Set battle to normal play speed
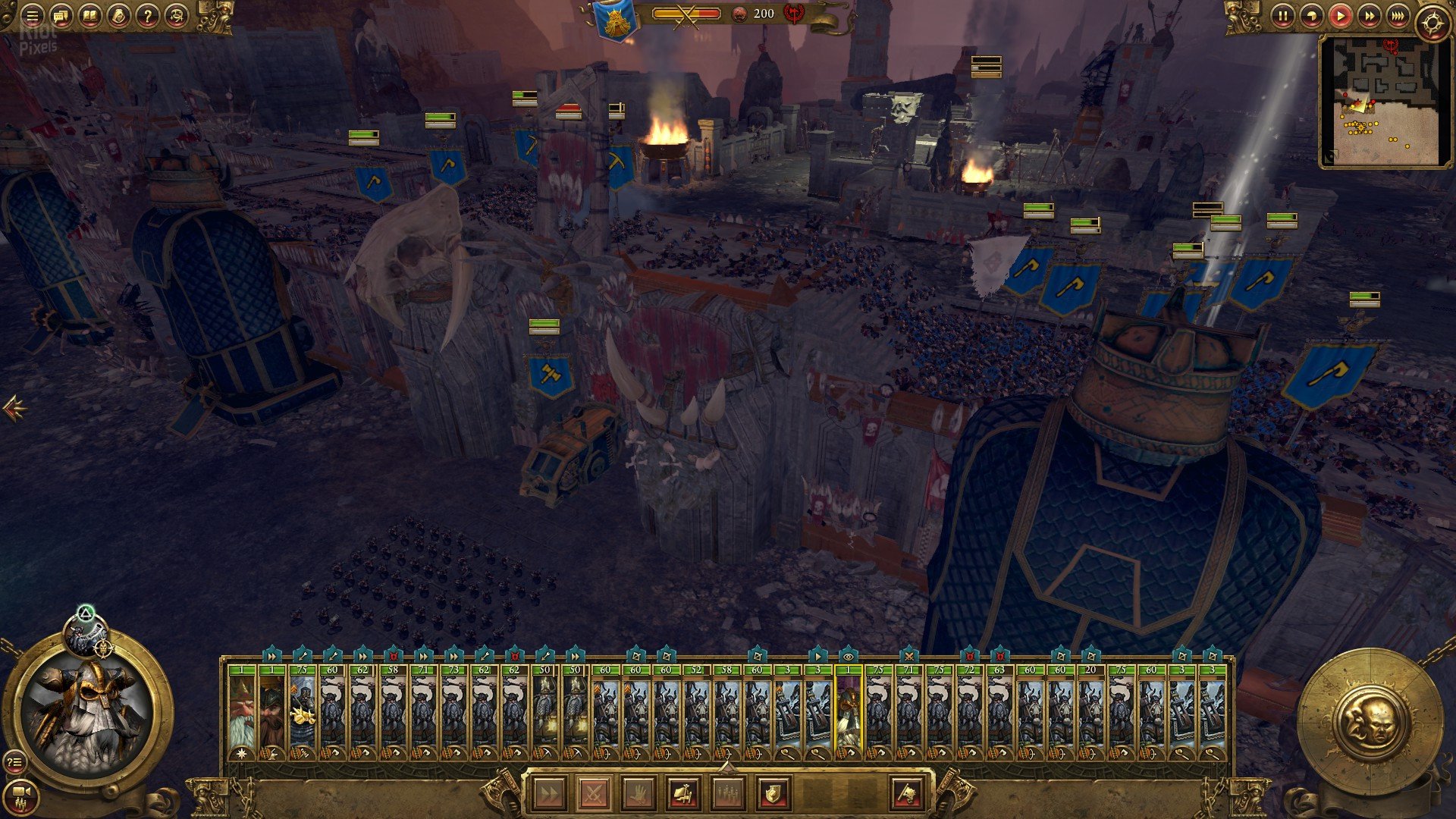Viewport: 1456px width, 819px height. pyautogui.click(x=1340, y=16)
